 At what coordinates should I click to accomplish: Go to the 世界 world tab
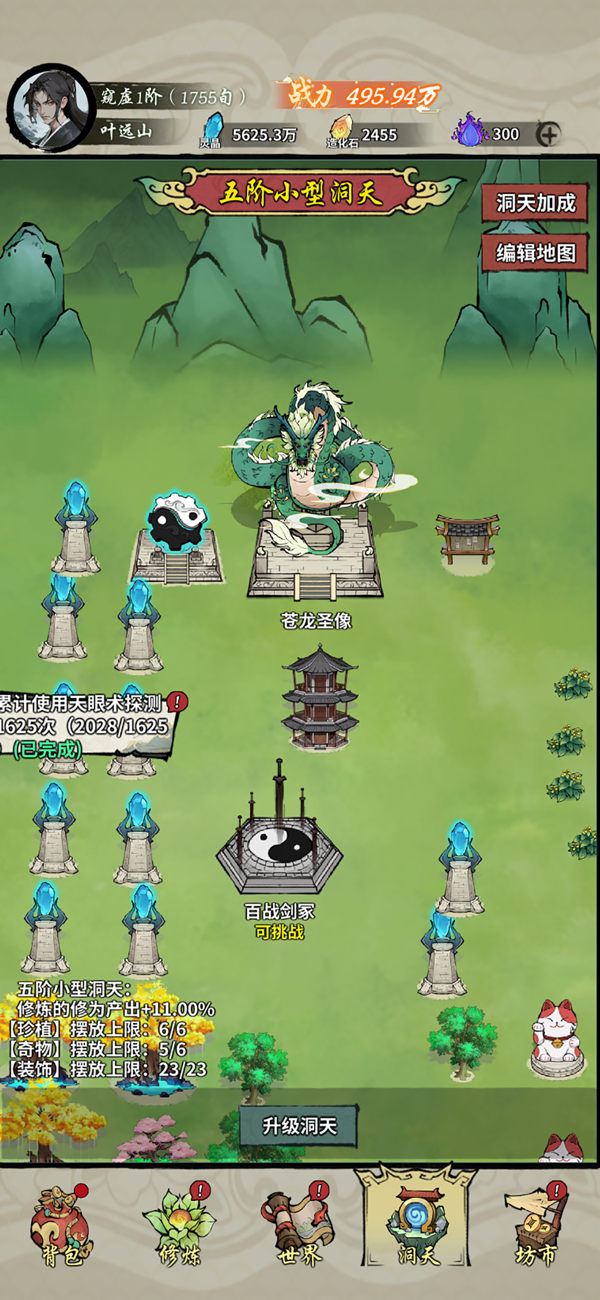[x=298, y=1228]
